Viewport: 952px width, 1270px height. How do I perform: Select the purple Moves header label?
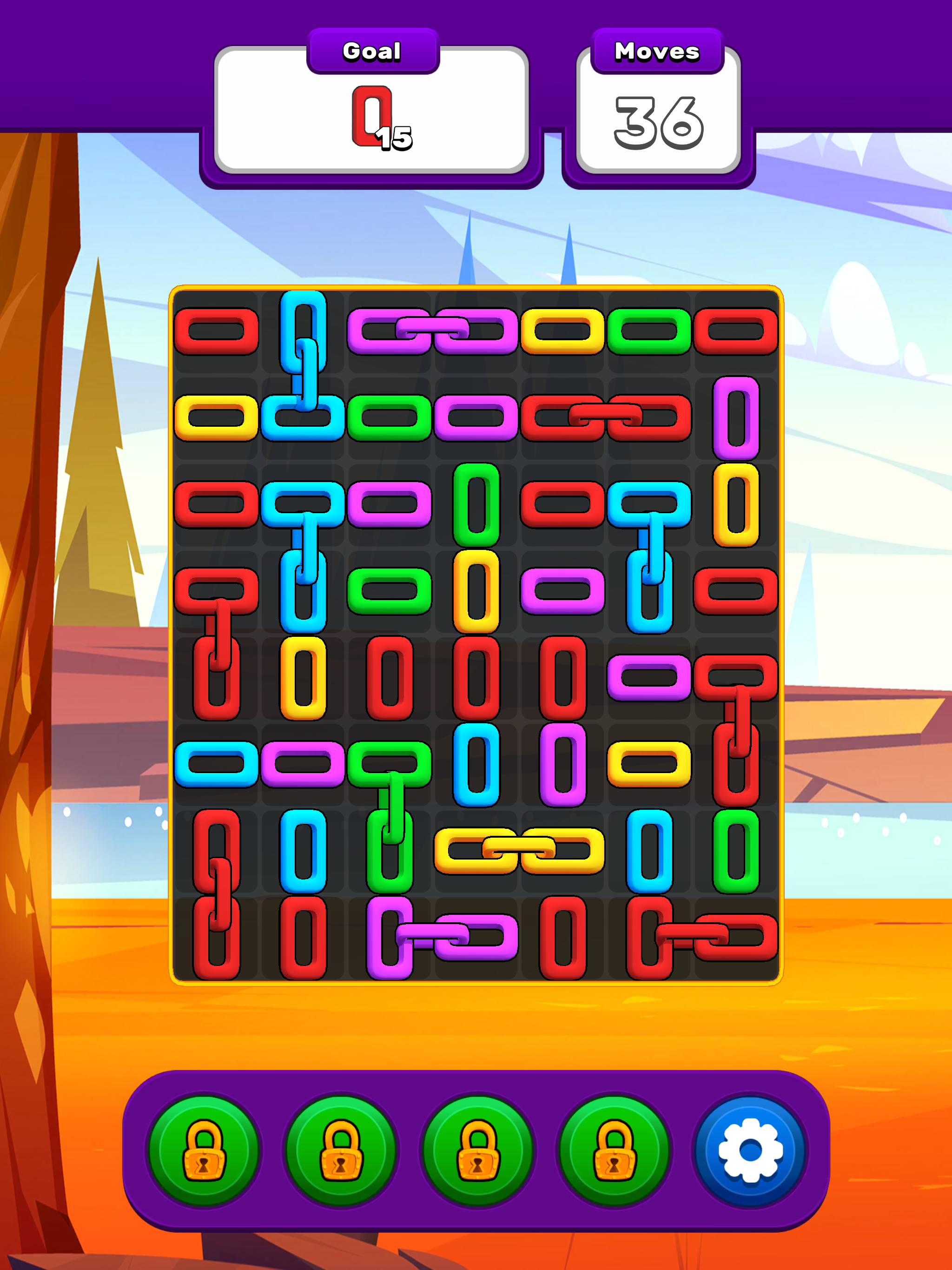click(657, 52)
